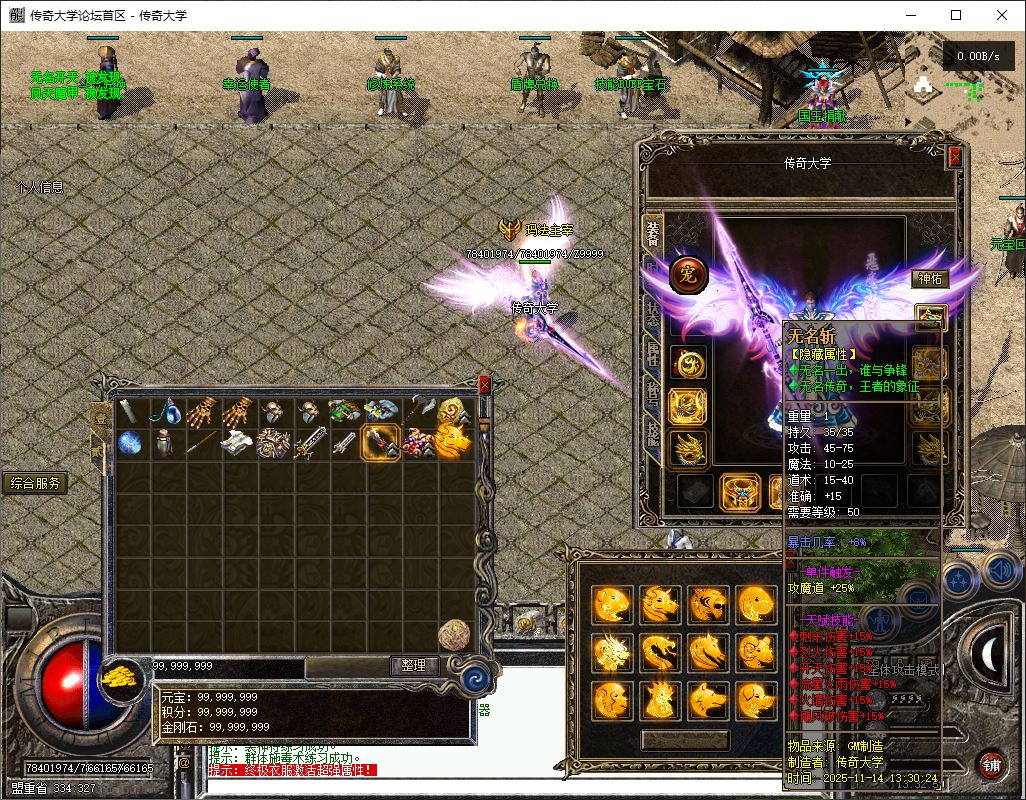Open the red 铺 shop button

[991, 765]
